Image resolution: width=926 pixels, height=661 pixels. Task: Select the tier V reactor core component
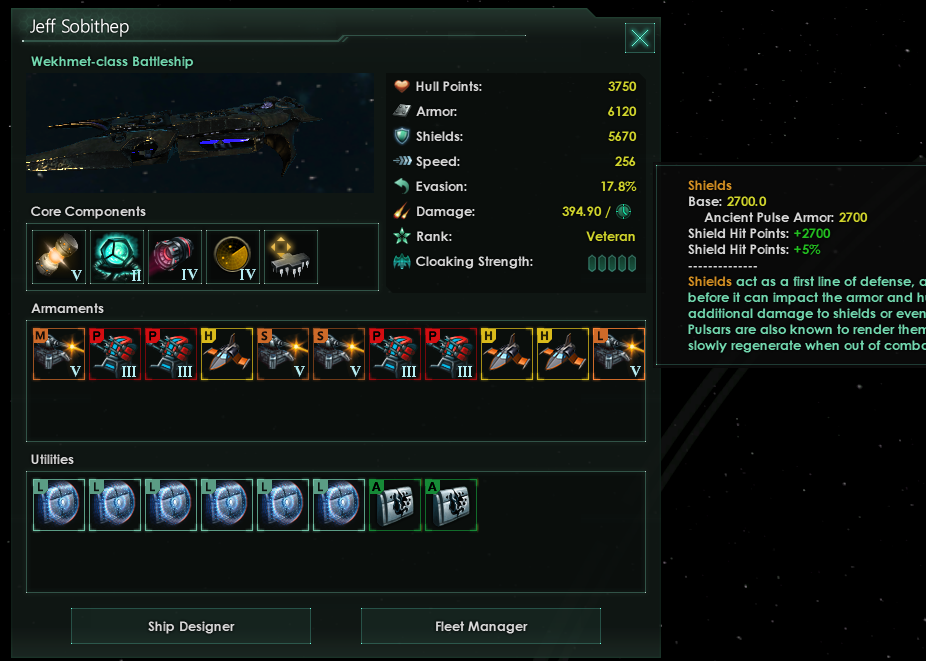(59, 257)
